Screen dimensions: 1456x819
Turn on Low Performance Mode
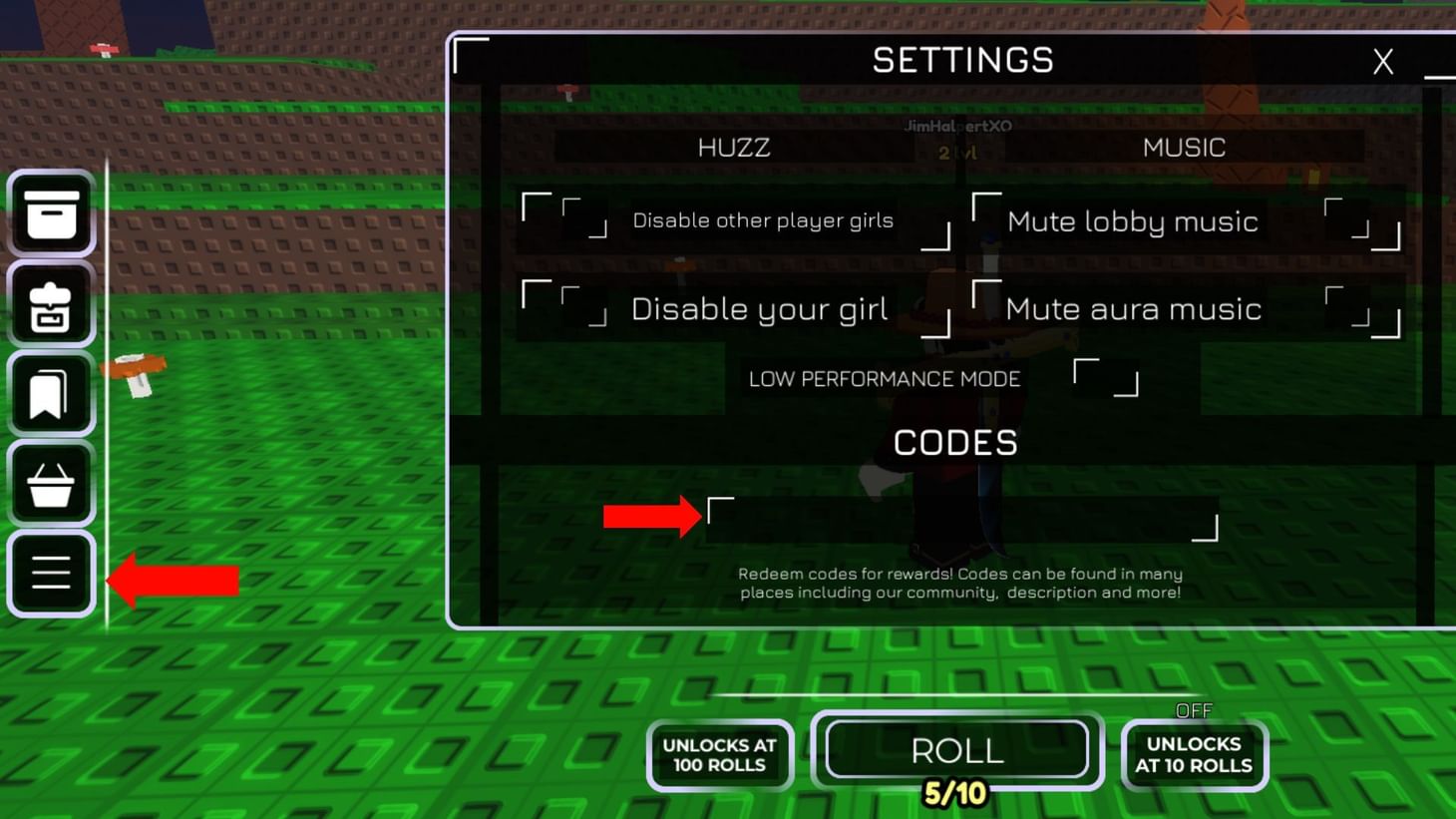(1105, 378)
